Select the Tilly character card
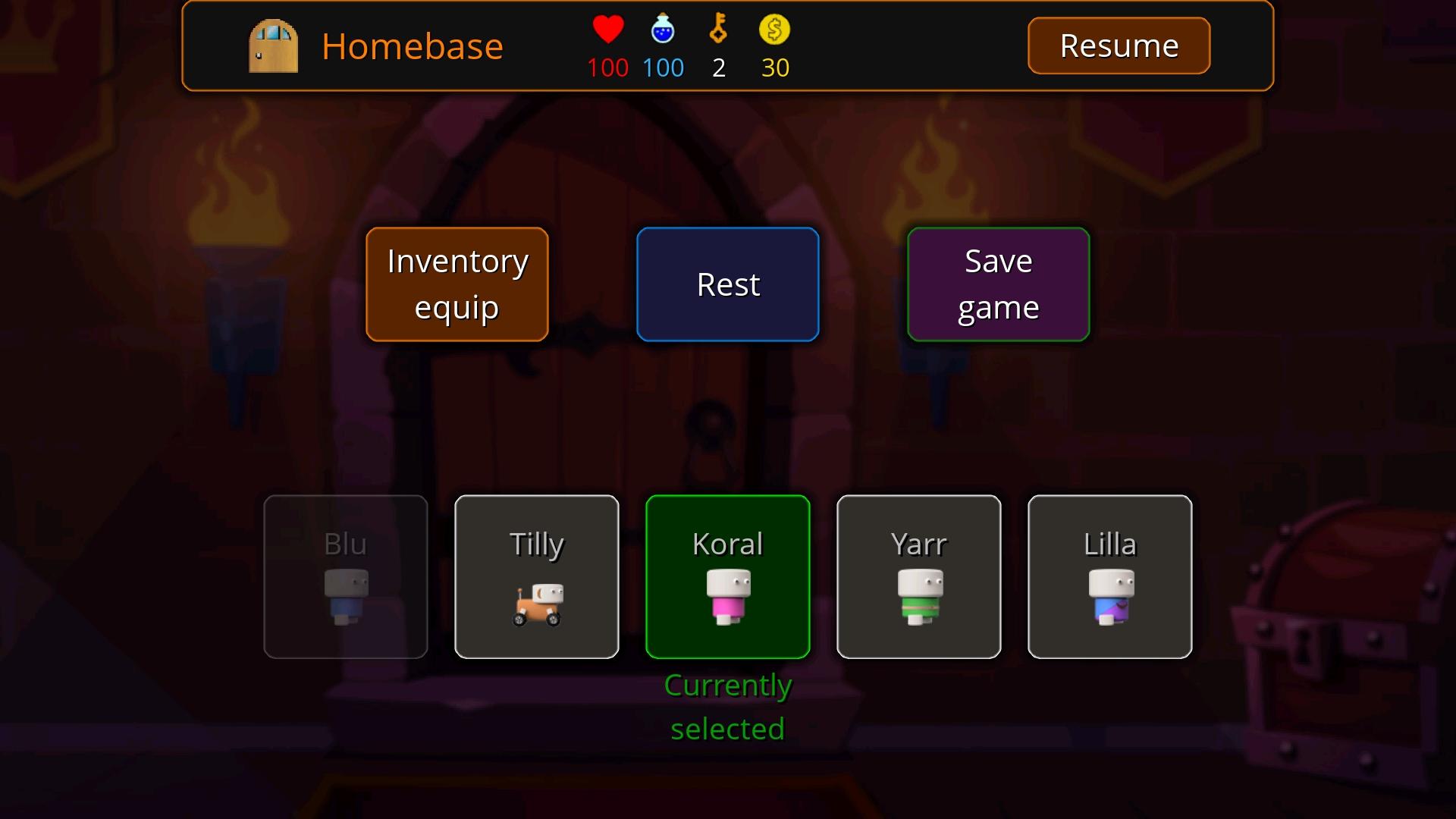Viewport: 1456px width, 819px height. [536, 576]
